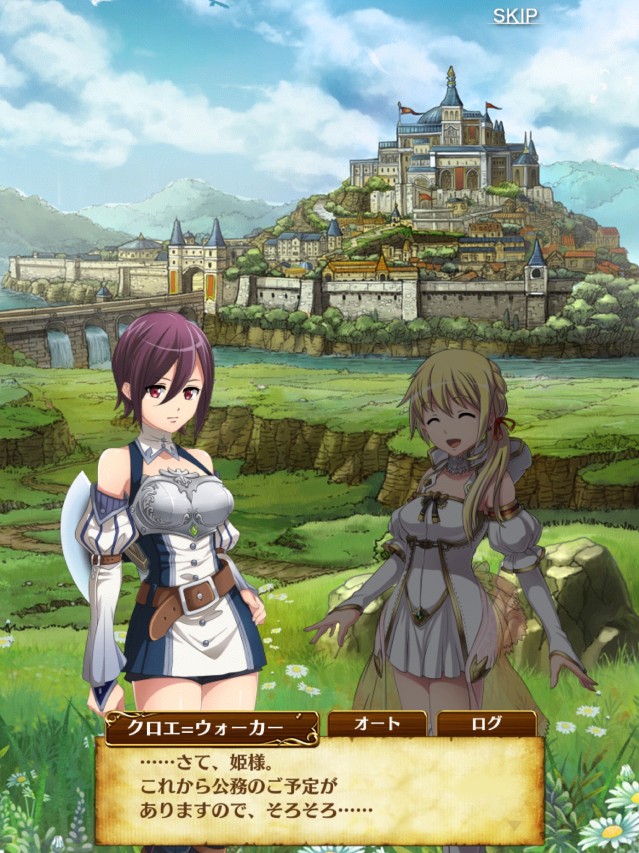Screen dimensions: 639x853
Task: Skip the cutscene with the SKIP button
Action: [x=515, y=16]
